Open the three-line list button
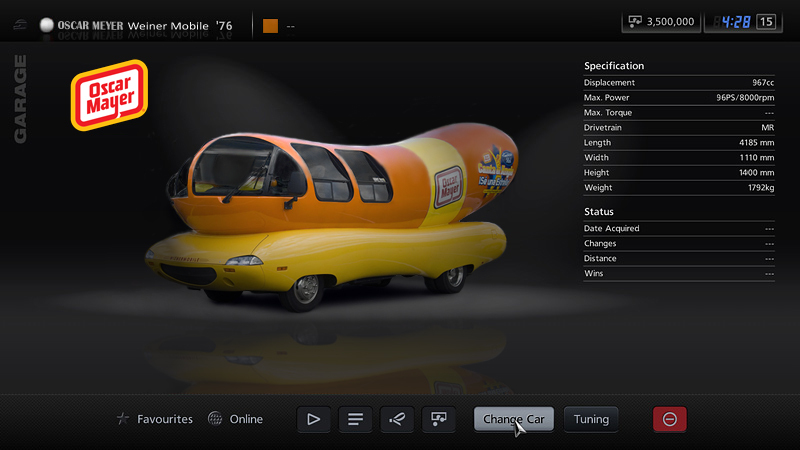800x450 pixels. point(355,419)
